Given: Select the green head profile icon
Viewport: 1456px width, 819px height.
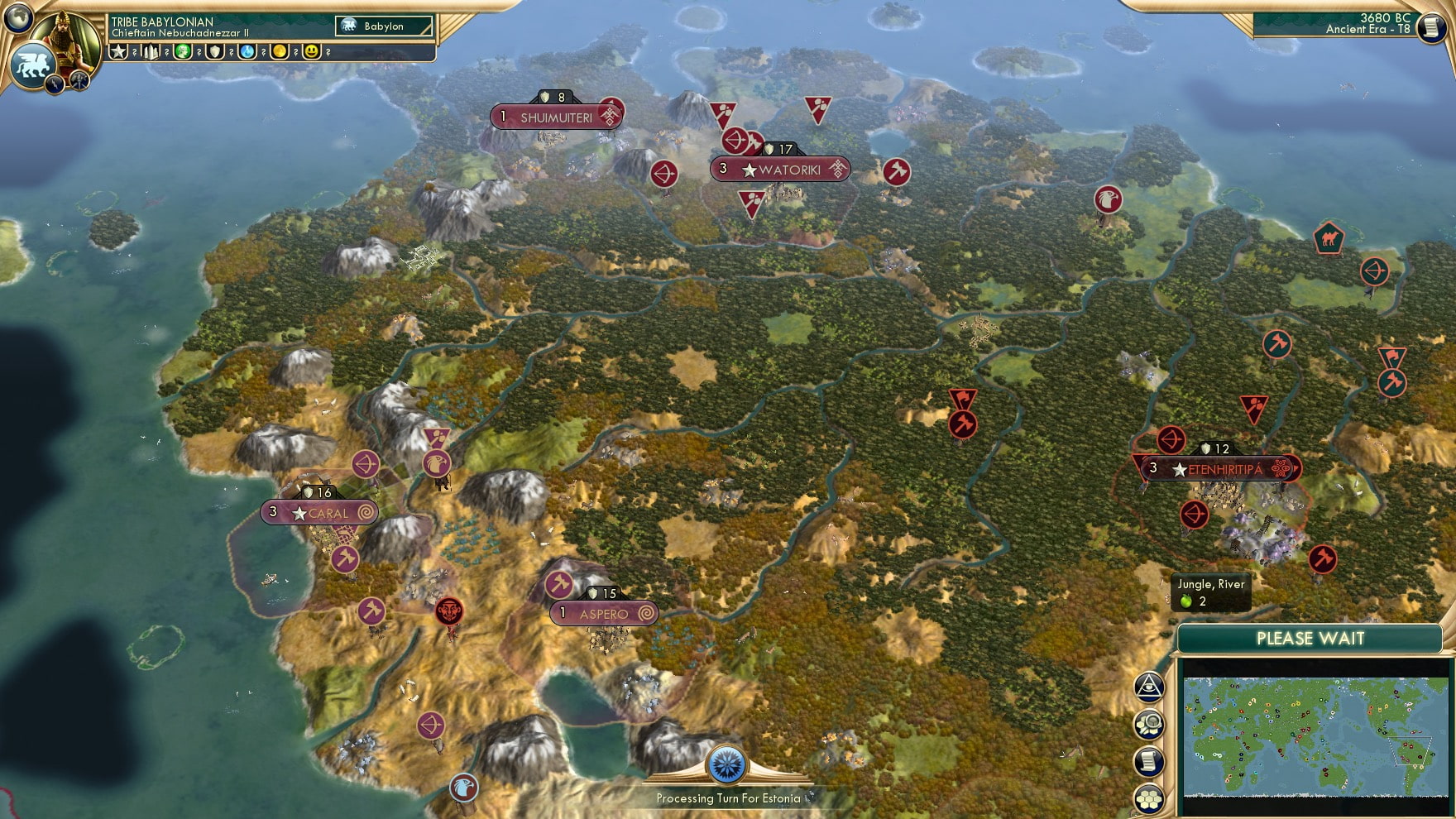Looking at the screenshot, I should coord(183,52).
